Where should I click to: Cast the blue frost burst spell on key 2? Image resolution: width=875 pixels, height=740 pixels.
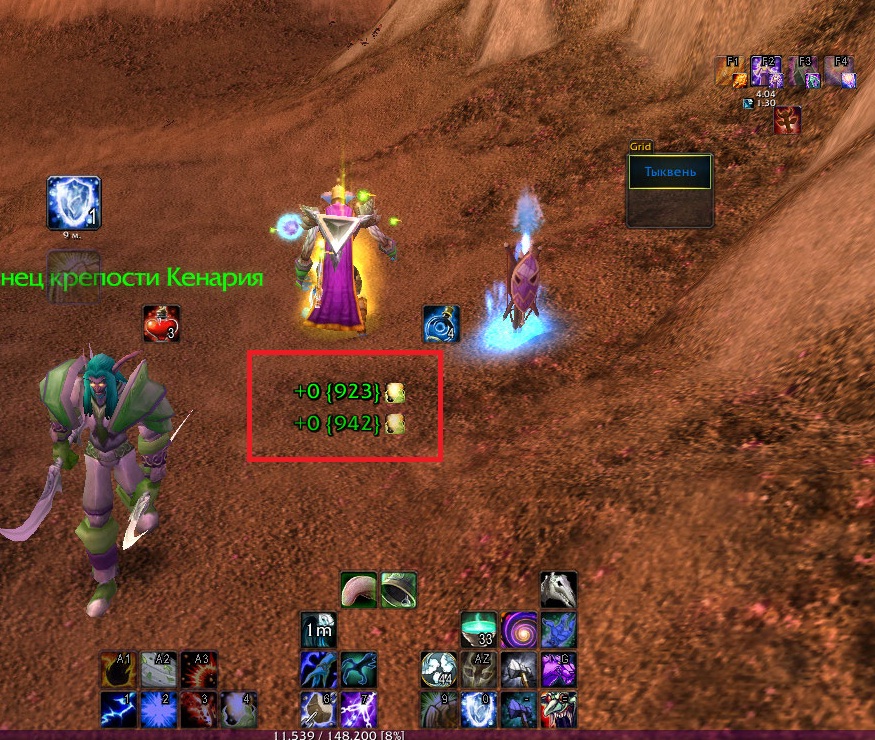click(159, 709)
